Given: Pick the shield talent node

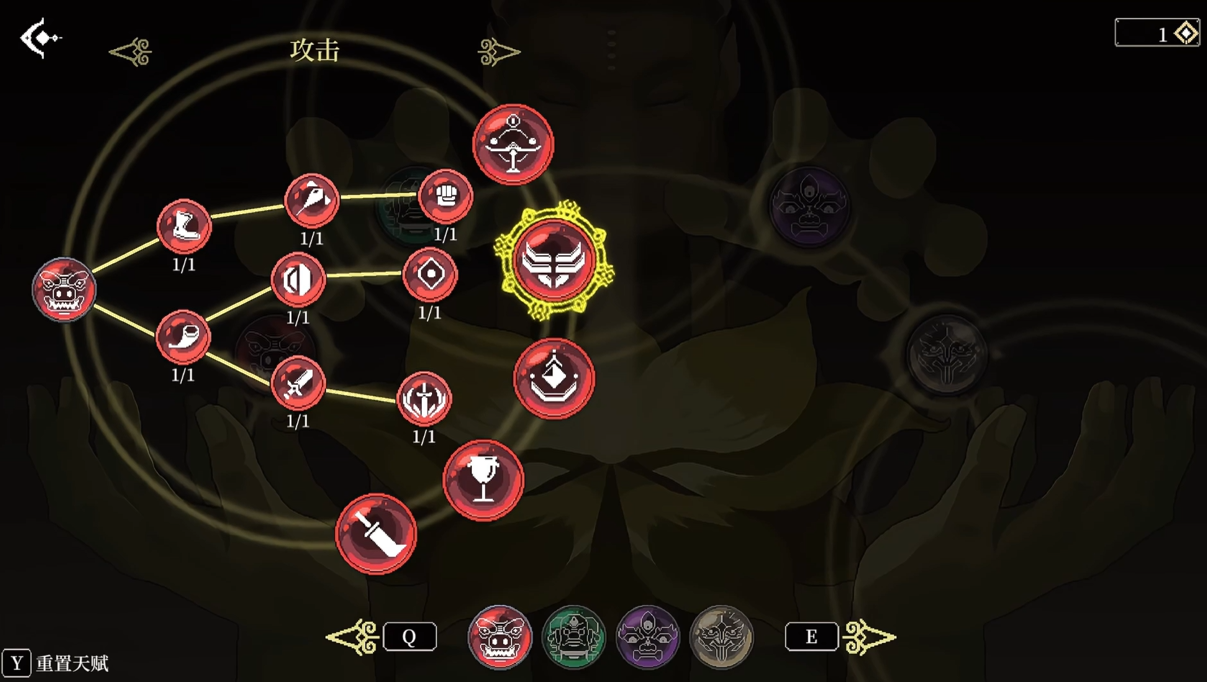Looking at the screenshot, I should click(x=298, y=279).
